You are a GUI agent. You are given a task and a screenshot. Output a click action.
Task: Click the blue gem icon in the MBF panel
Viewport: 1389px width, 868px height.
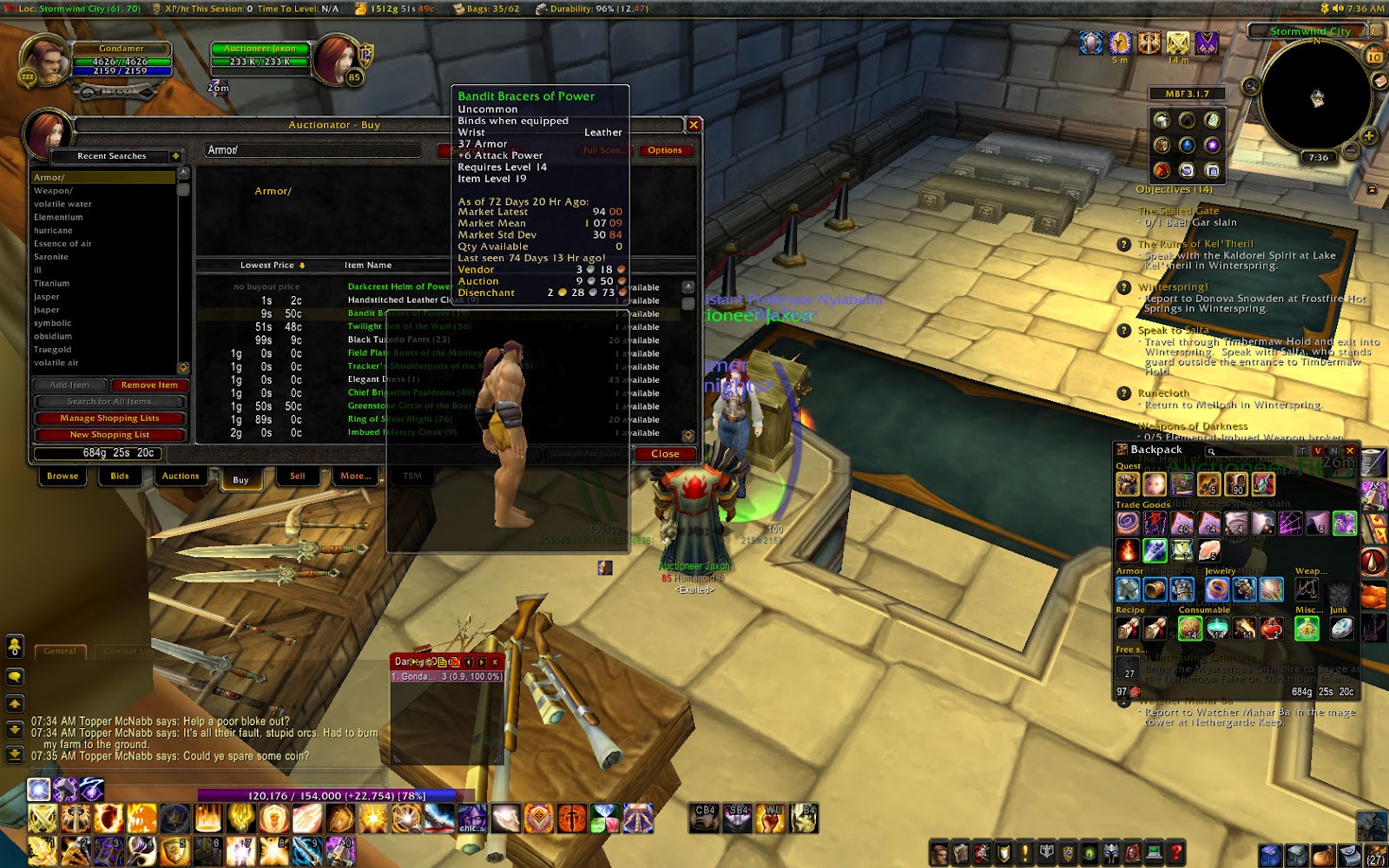click(x=1188, y=145)
